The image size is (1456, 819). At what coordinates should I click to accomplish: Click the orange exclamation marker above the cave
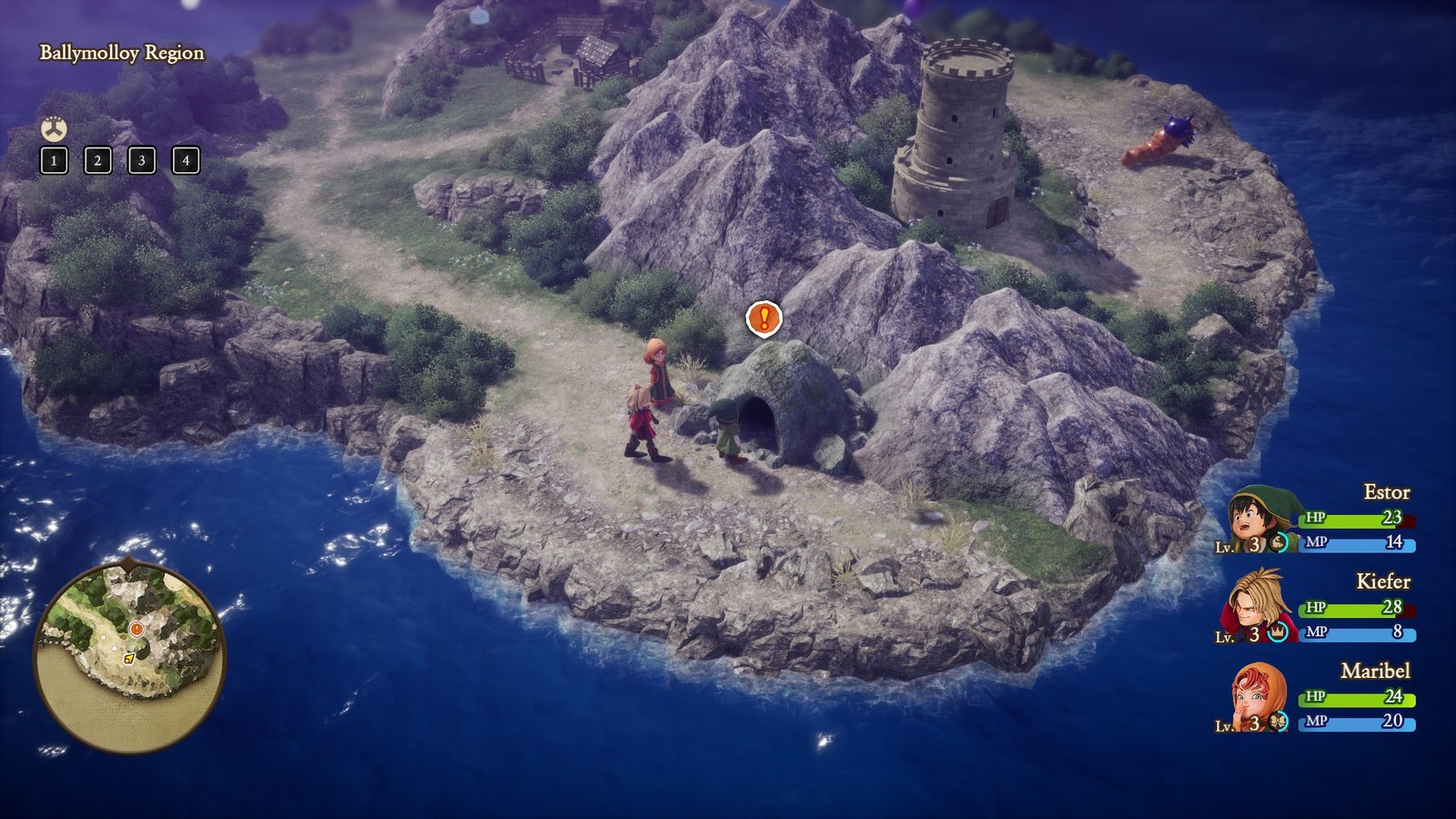pos(764,319)
